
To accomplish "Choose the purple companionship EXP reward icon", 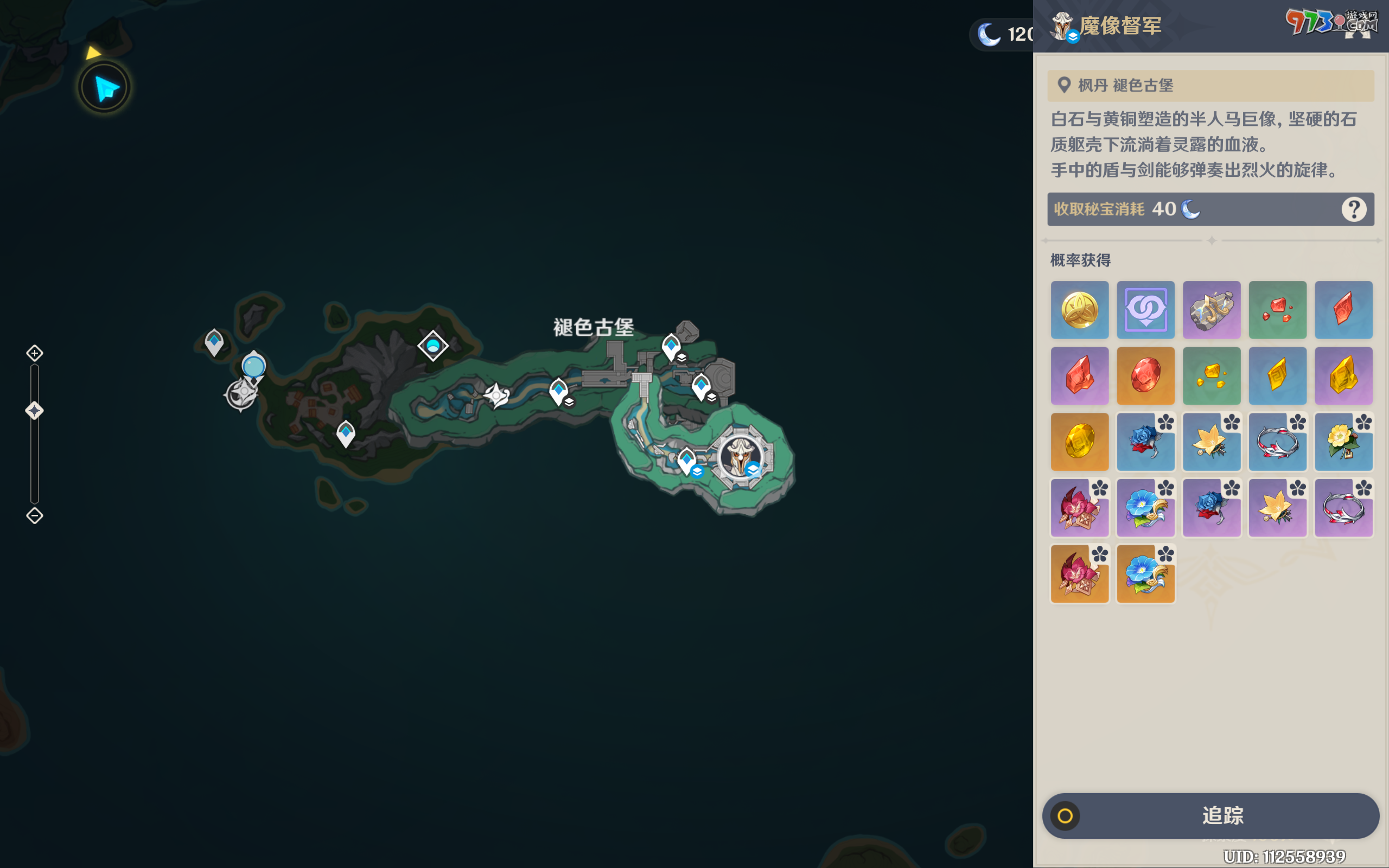I will point(1145,310).
